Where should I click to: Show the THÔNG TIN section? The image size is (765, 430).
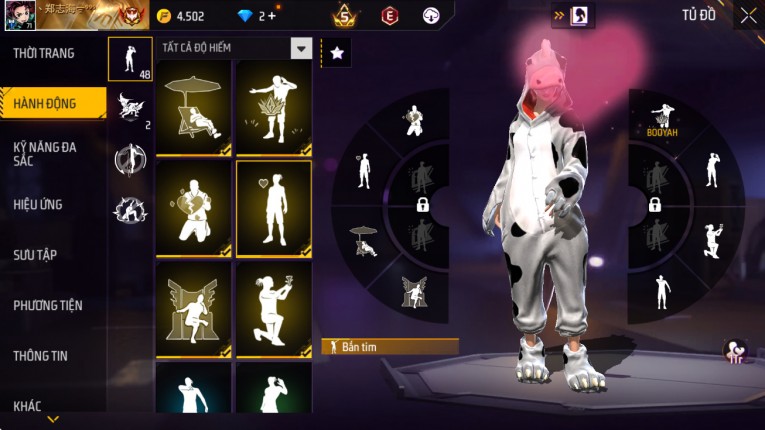point(40,355)
